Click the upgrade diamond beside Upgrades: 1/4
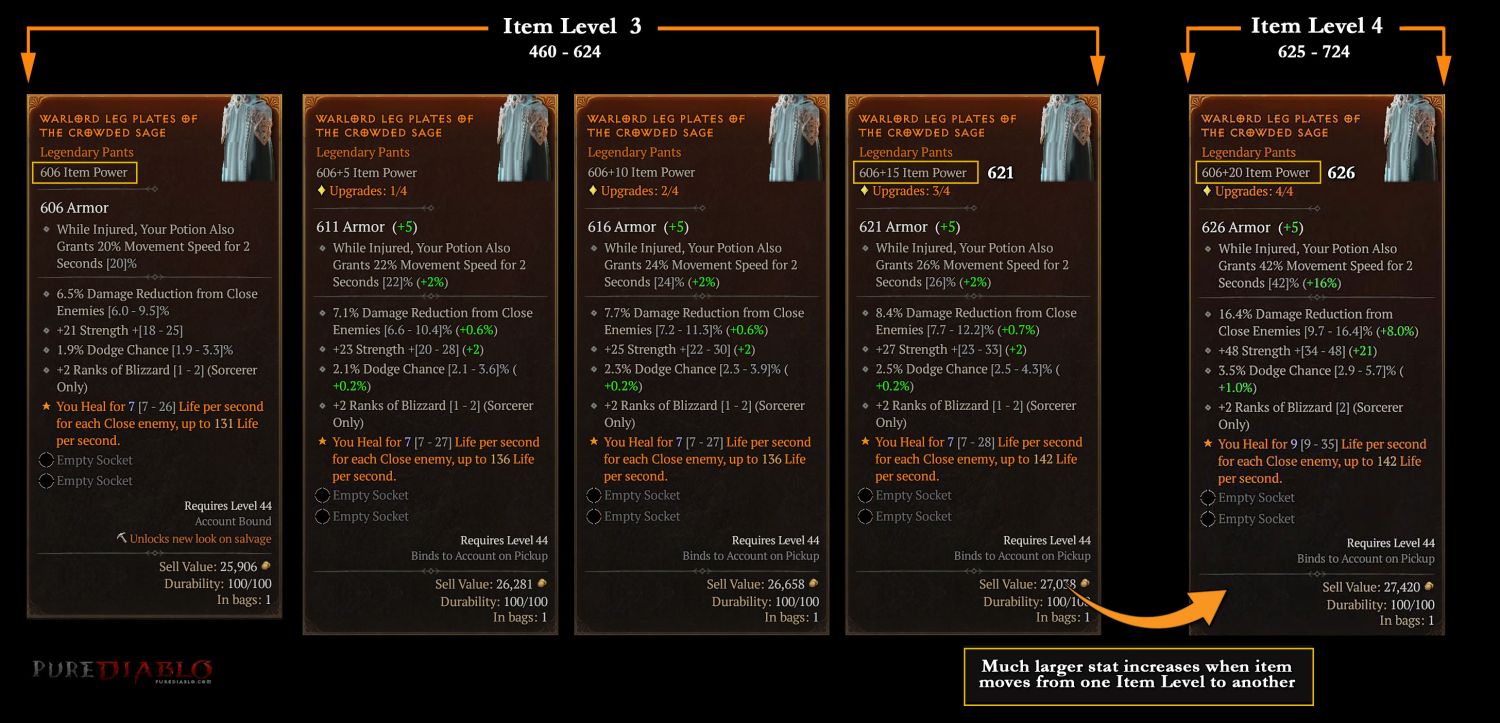This screenshot has width=1500, height=723. [x=321, y=190]
